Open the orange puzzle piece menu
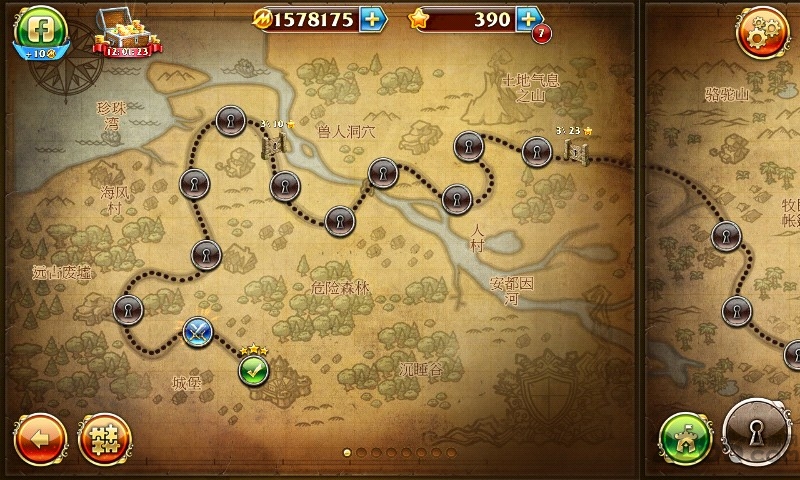This screenshot has width=800, height=480. pyautogui.click(x=104, y=438)
